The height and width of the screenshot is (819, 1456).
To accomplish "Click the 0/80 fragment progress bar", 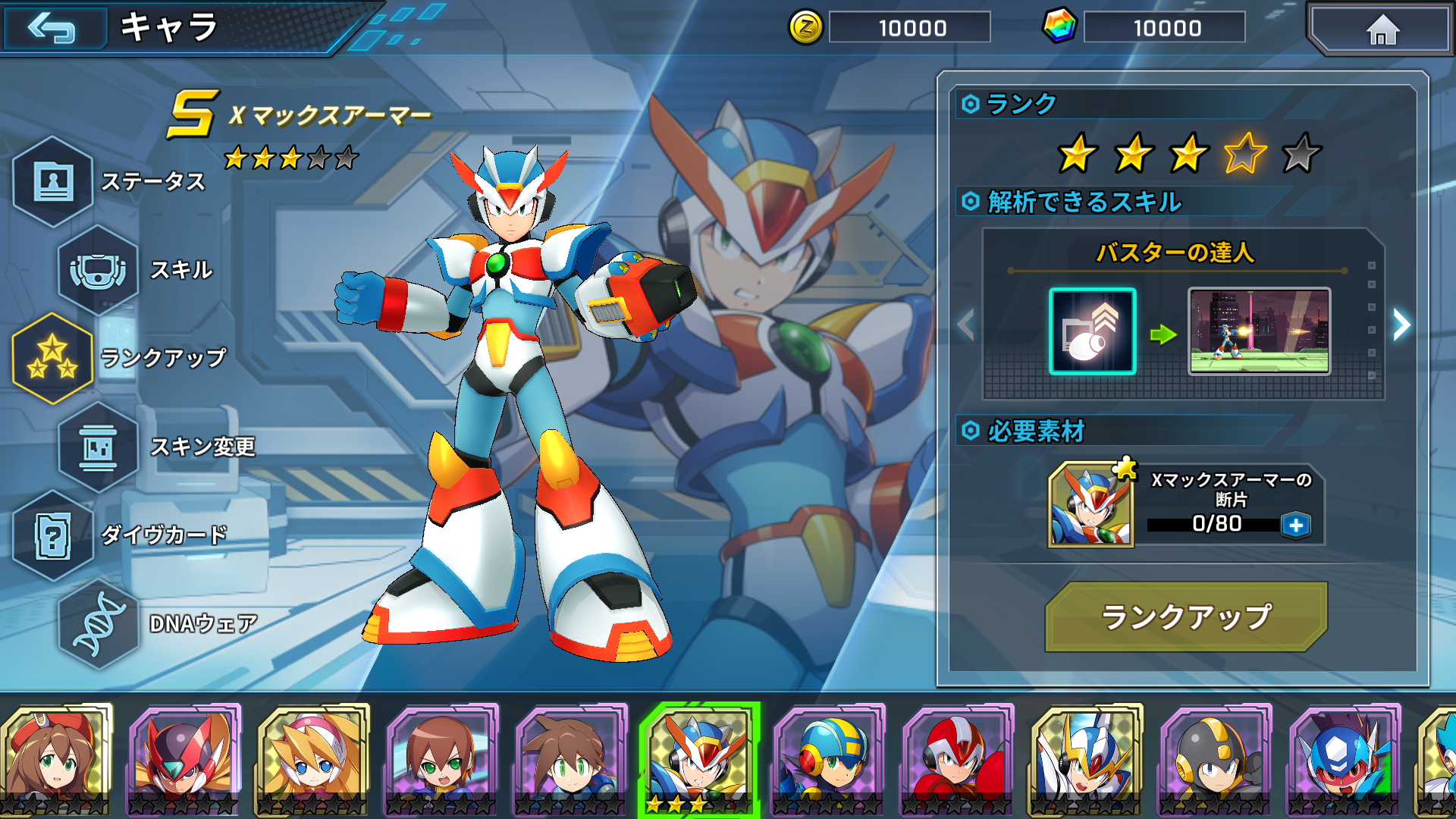I will (1213, 523).
